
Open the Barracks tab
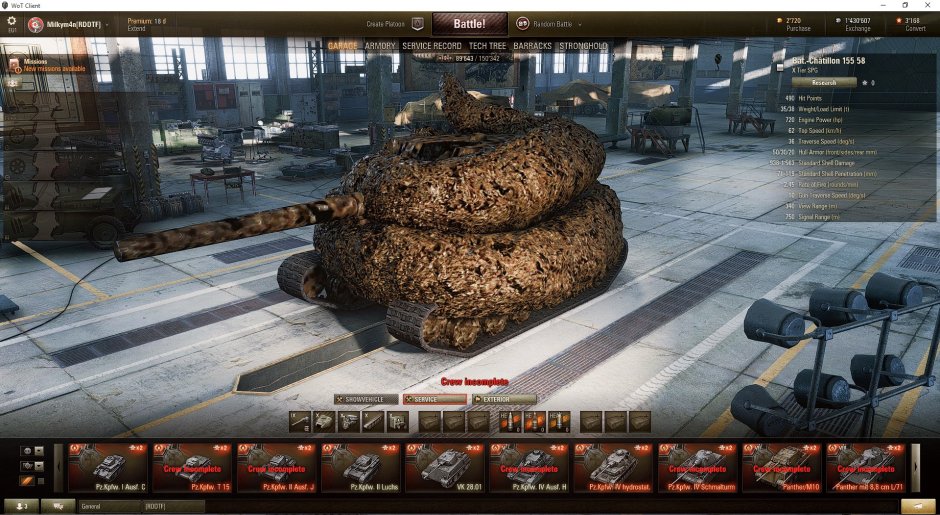pos(532,46)
